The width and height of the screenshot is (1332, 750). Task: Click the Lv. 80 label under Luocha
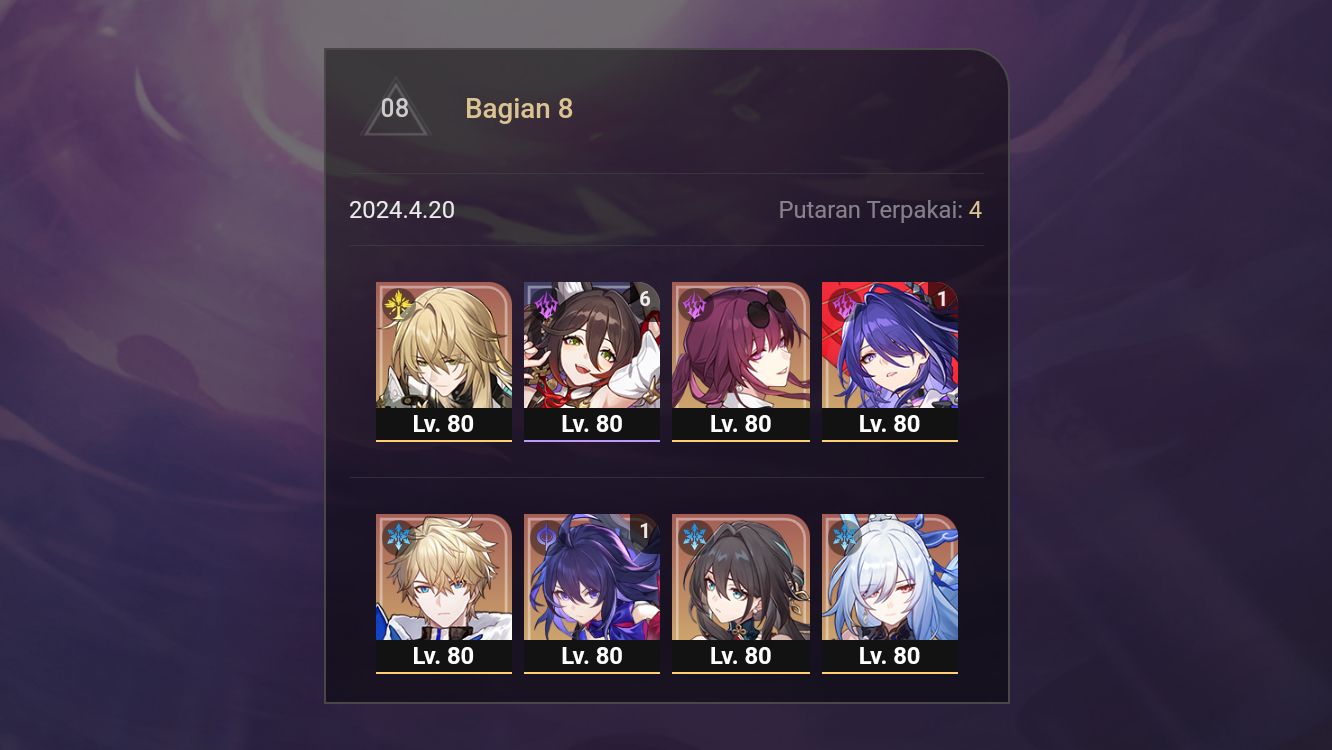pos(444,424)
